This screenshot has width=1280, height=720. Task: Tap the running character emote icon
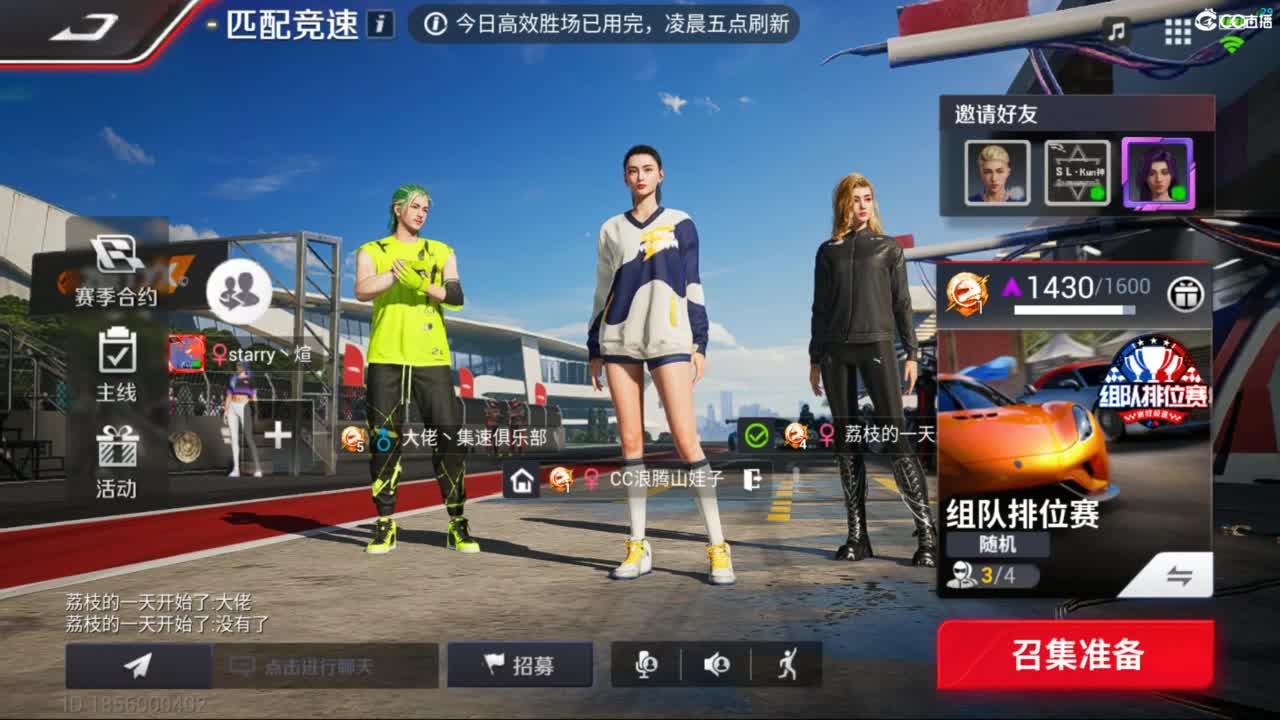tap(786, 665)
